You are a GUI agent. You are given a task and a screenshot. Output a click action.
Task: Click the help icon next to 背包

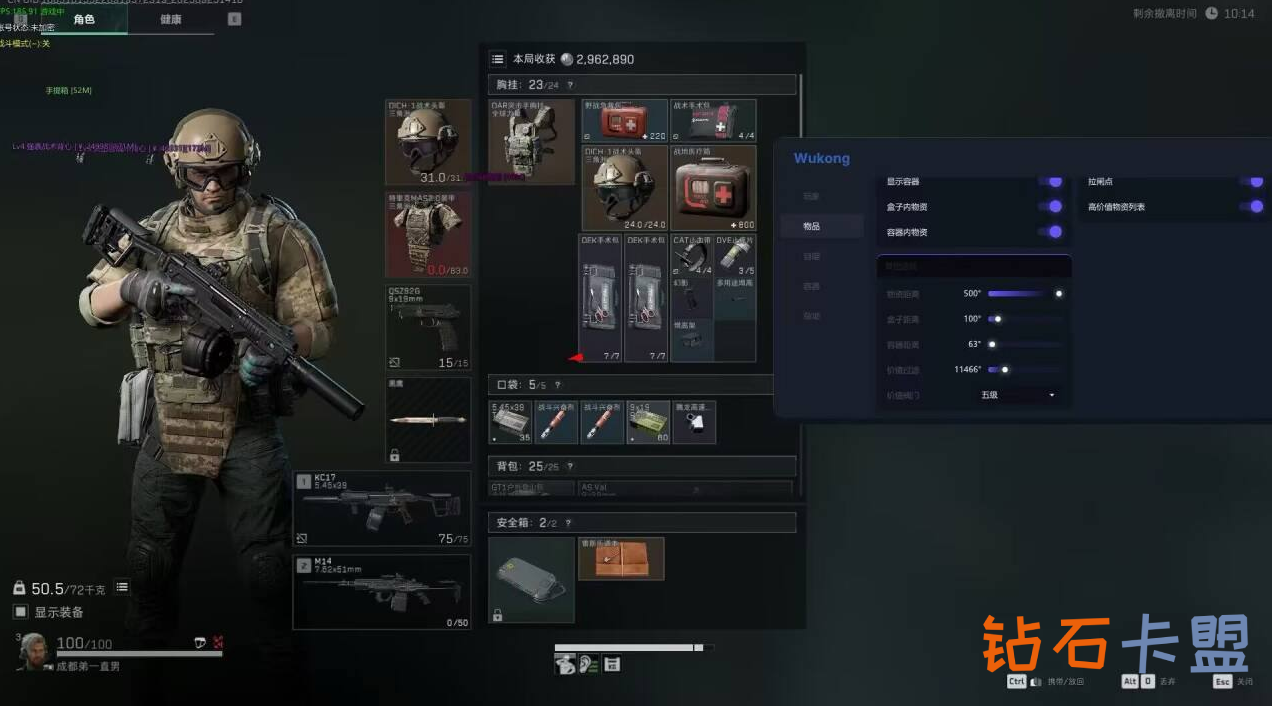click(x=570, y=466)
